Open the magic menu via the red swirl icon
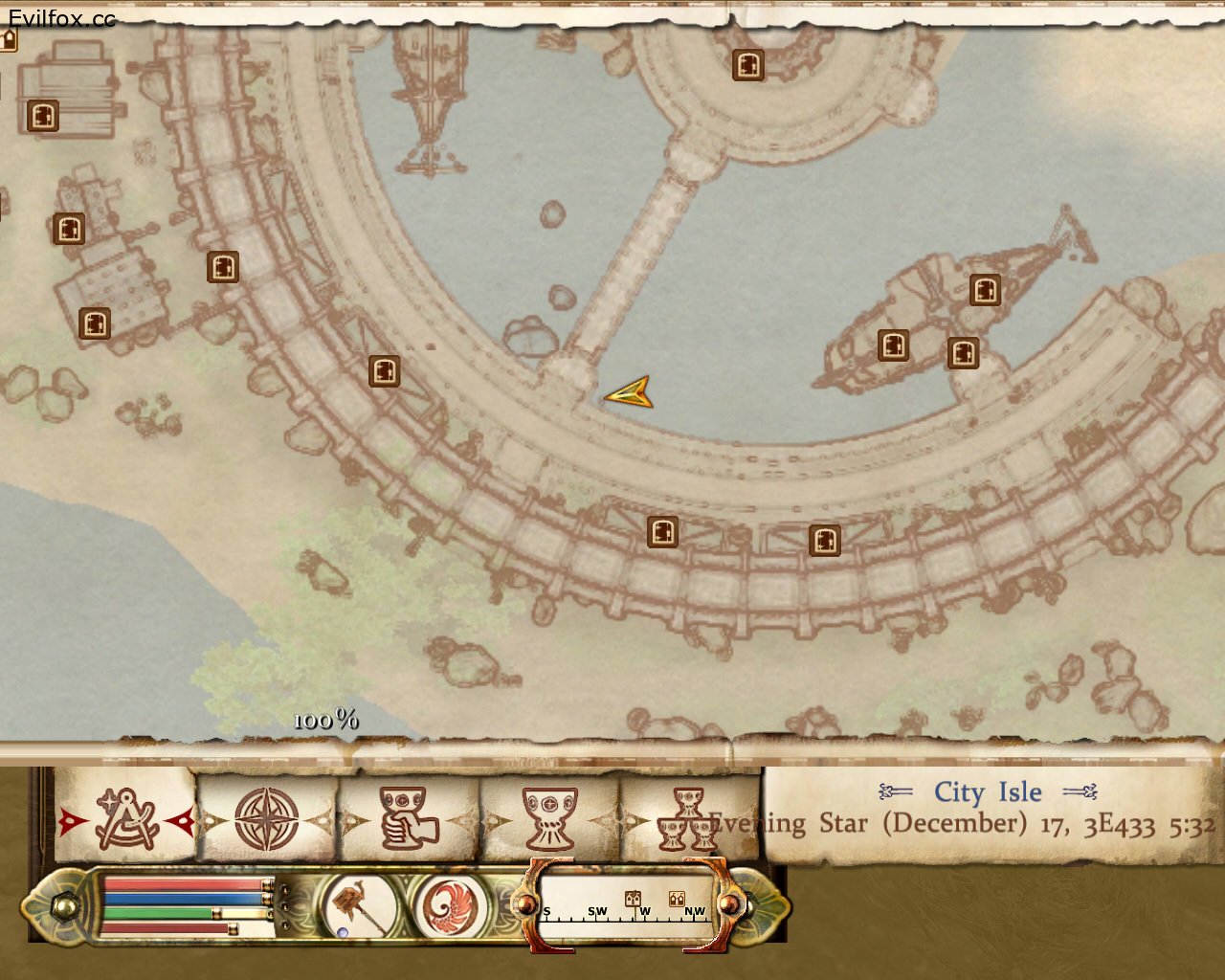Viewport: 1225px width, 980px height. (450, 905)
